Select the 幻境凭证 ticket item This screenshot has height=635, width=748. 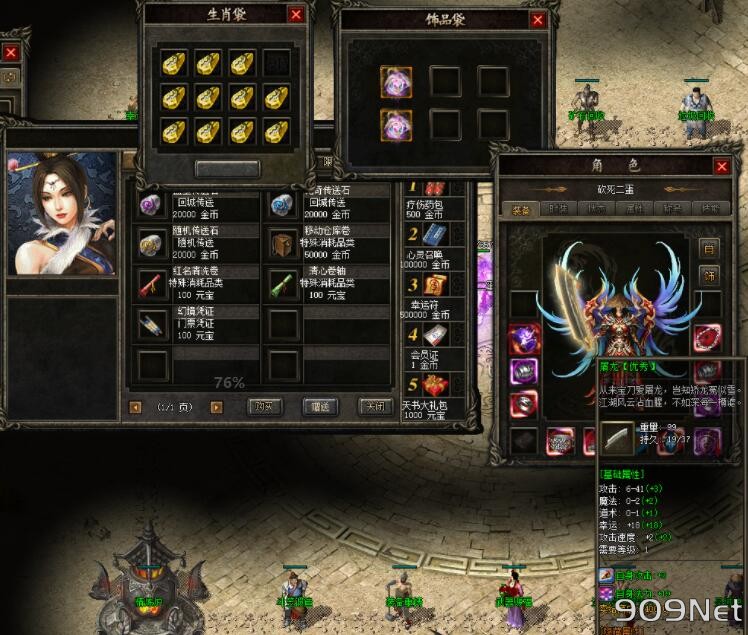pyautogui.click(x=152, y=324)
